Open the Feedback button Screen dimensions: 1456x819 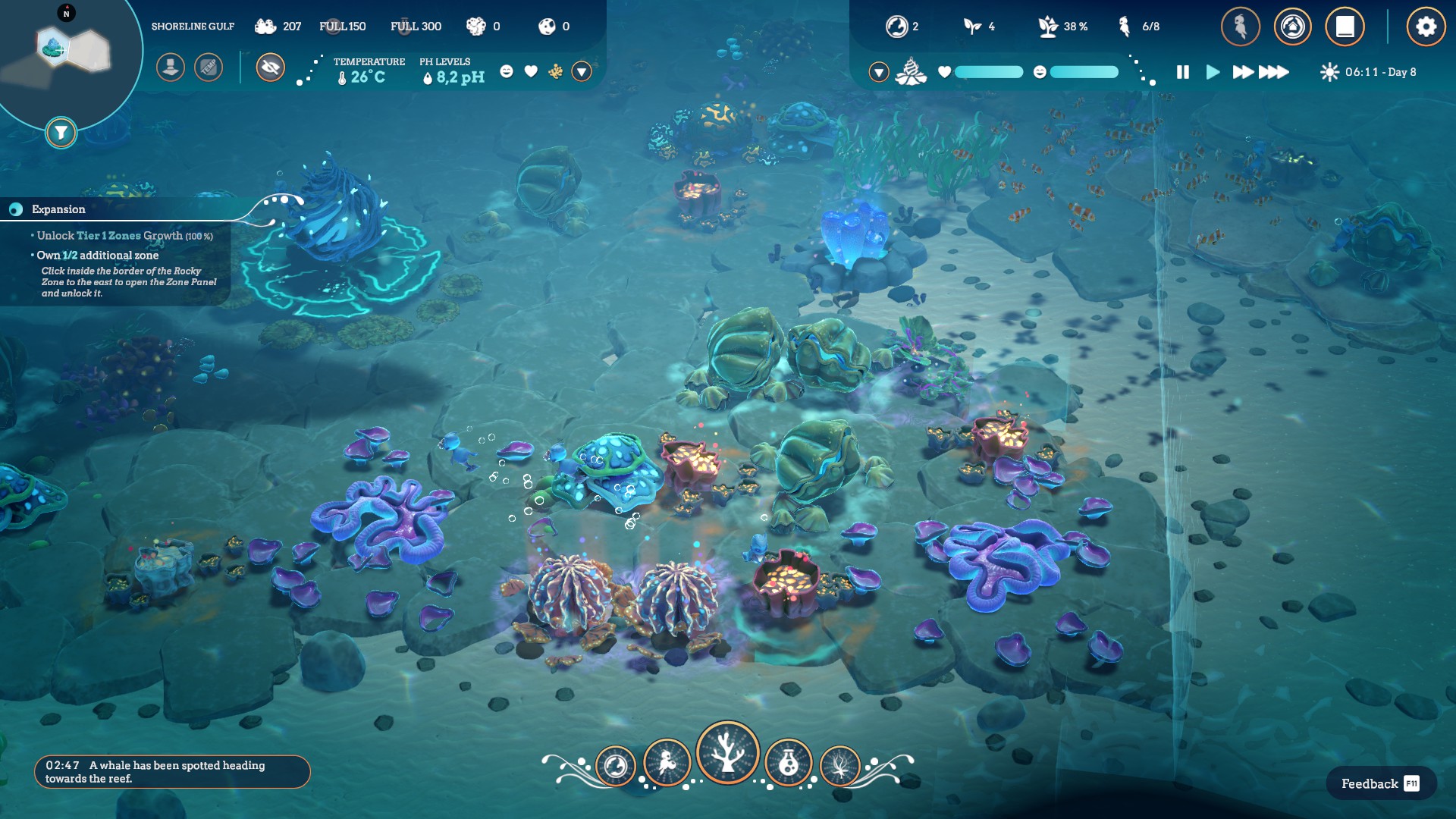(1380, 783)
